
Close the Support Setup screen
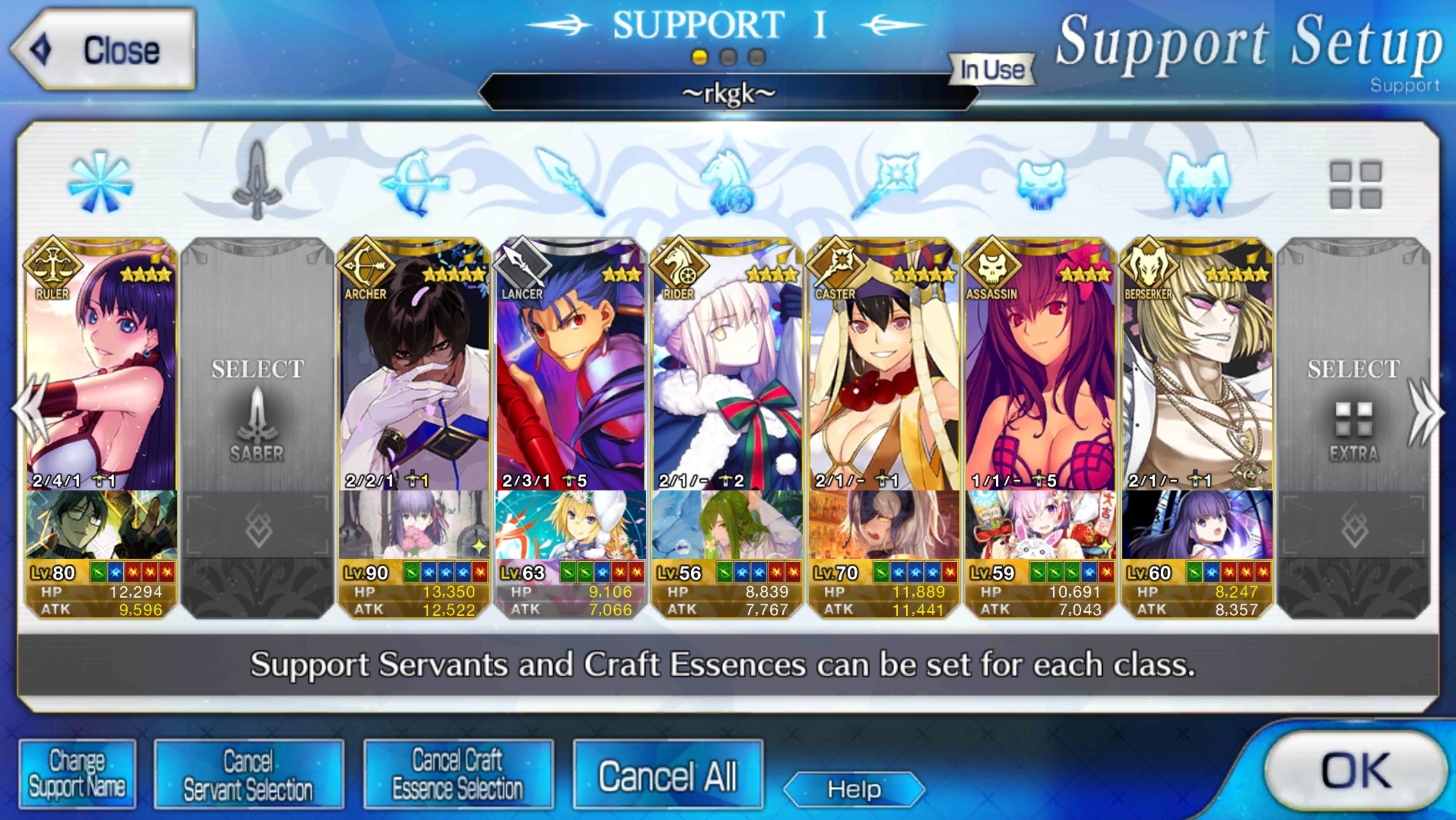(x=104, y=50)
